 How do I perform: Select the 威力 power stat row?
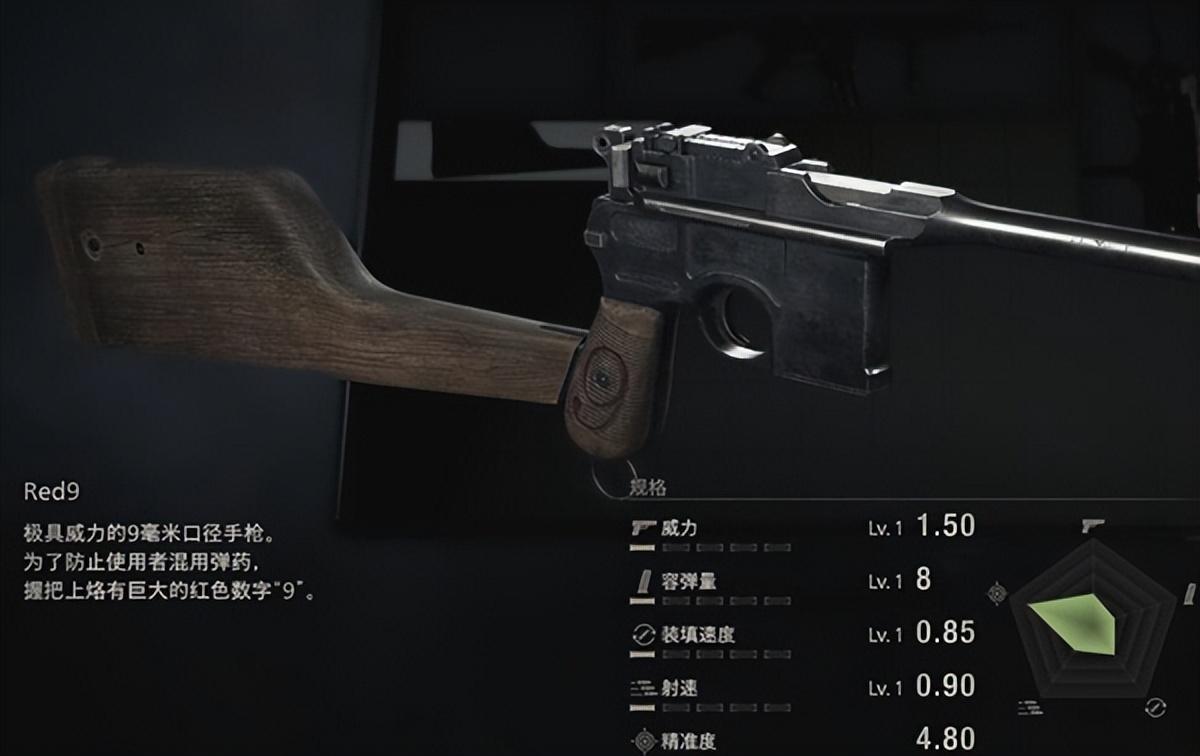678,528
